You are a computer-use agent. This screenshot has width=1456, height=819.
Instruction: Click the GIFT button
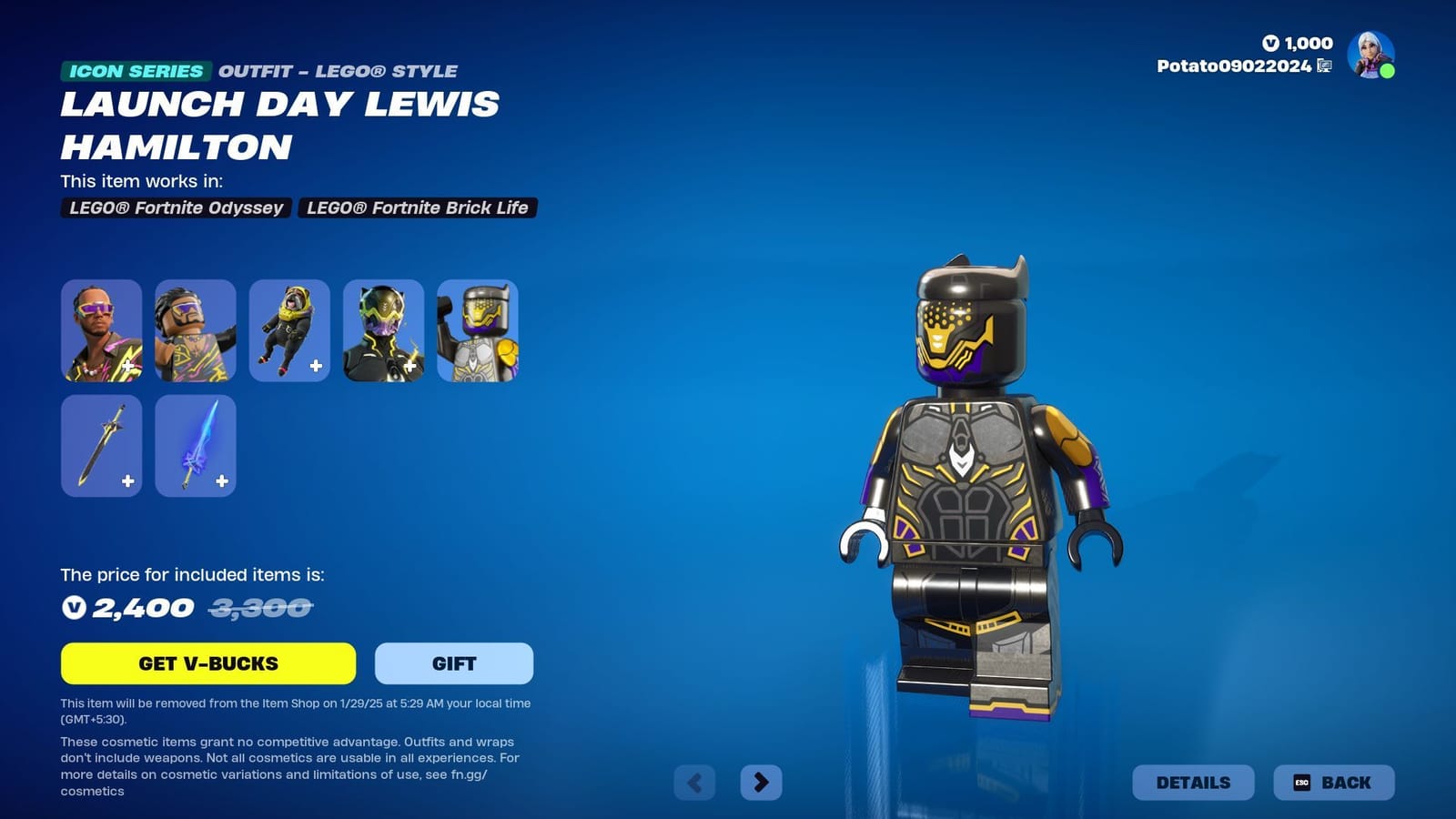coord(452,663)
